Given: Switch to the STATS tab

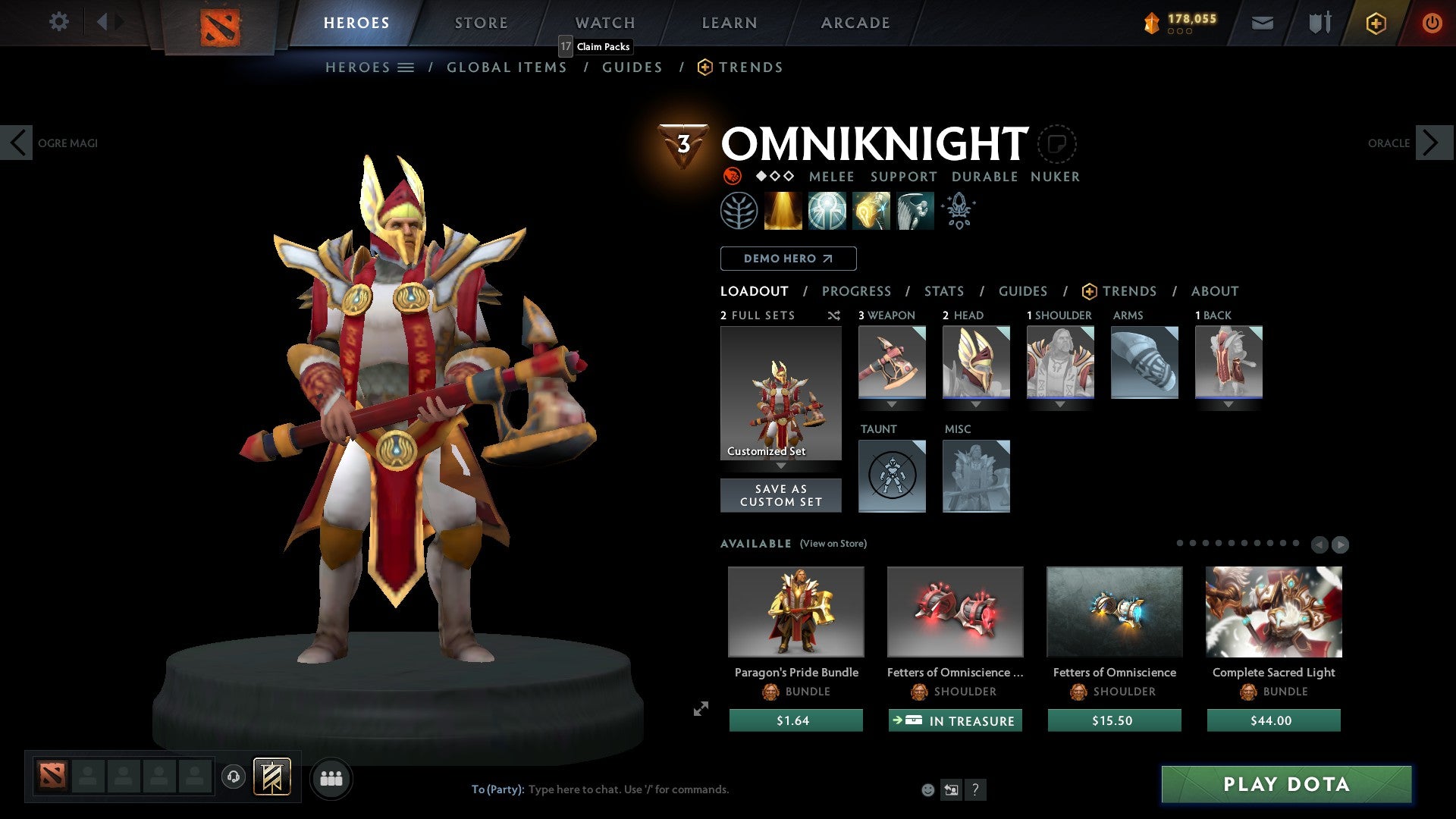Looking at the screenshot, I should (943, 290).
